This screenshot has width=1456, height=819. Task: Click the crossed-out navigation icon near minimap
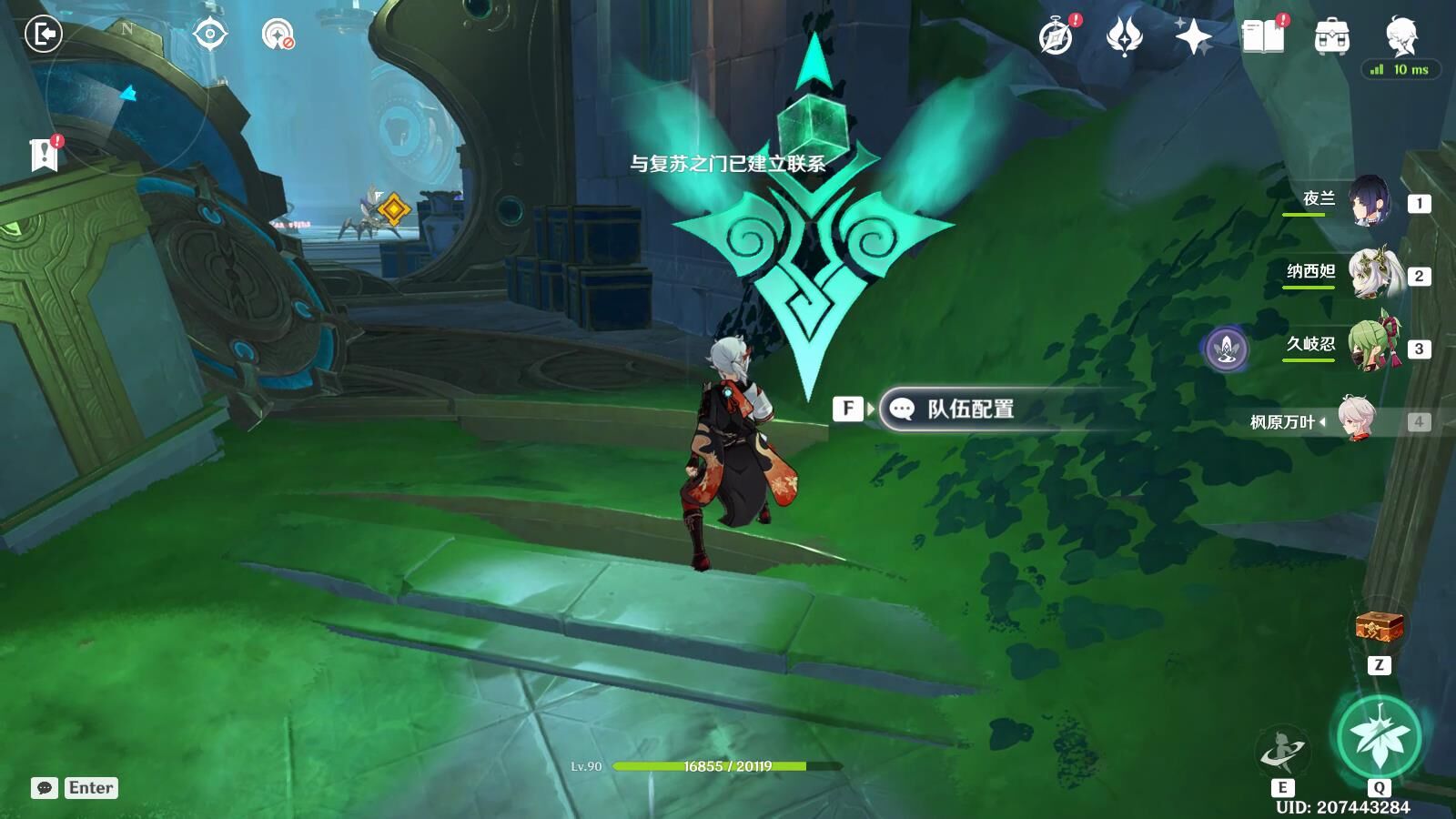(278, 36)
